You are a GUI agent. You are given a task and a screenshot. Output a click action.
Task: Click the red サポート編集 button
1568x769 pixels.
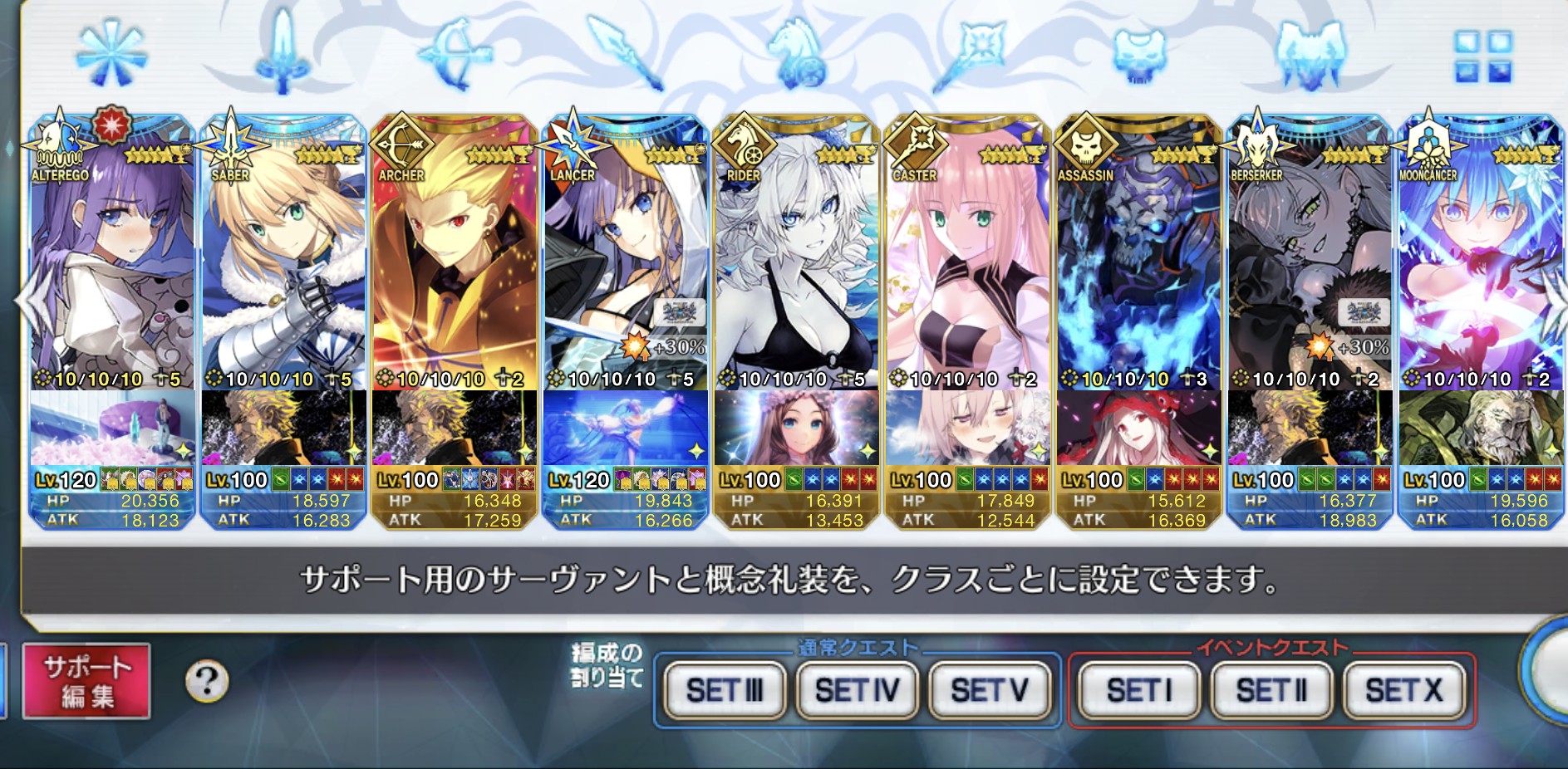86,681
